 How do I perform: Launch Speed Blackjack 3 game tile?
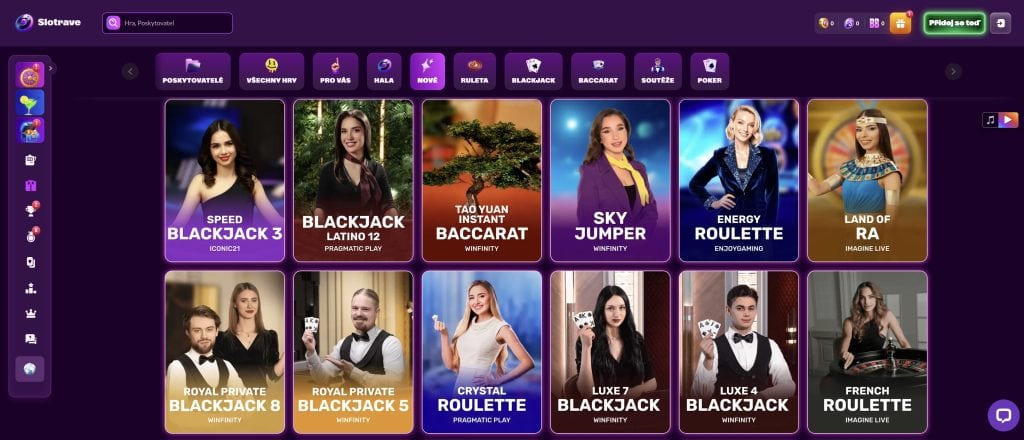tap(225, 180)
